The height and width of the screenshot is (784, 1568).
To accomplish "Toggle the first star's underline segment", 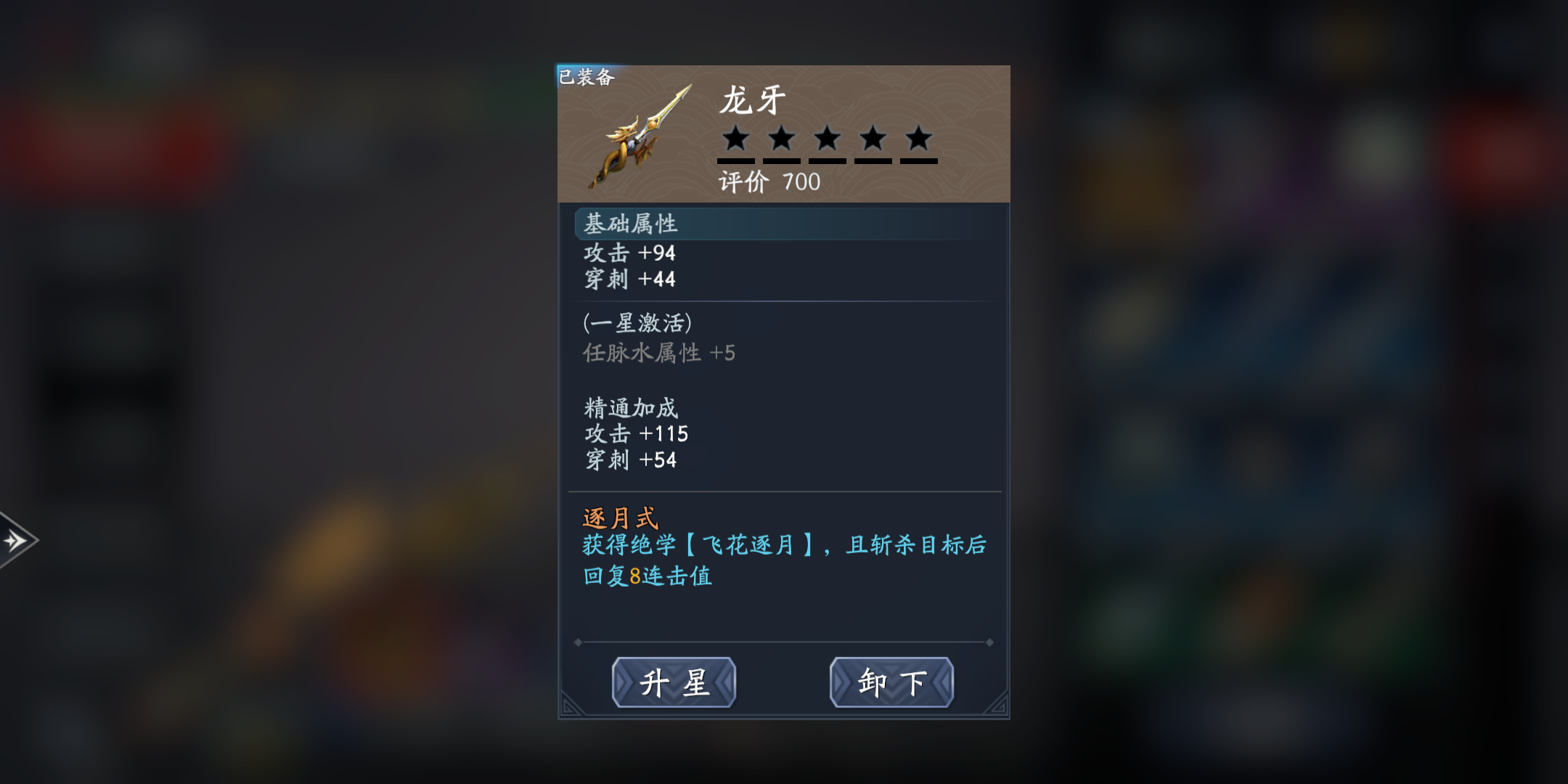I will click(x=737, y=163).
